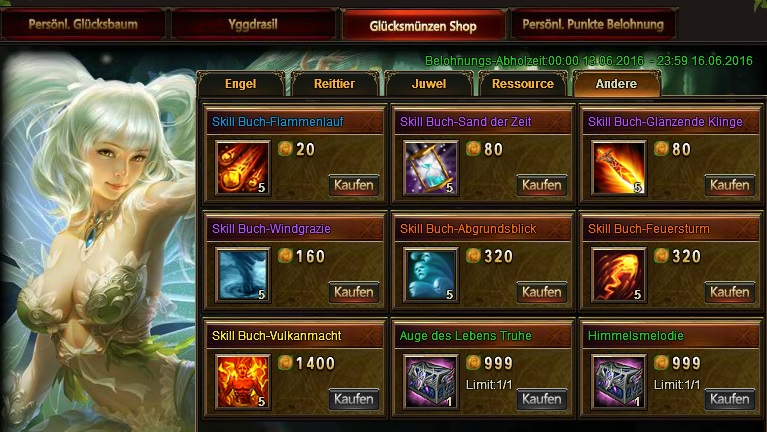The width and height of the screenshot is (767, 432).
Task: Select the Sand der Zeit hourglass icon
Action: pos(430,167)
